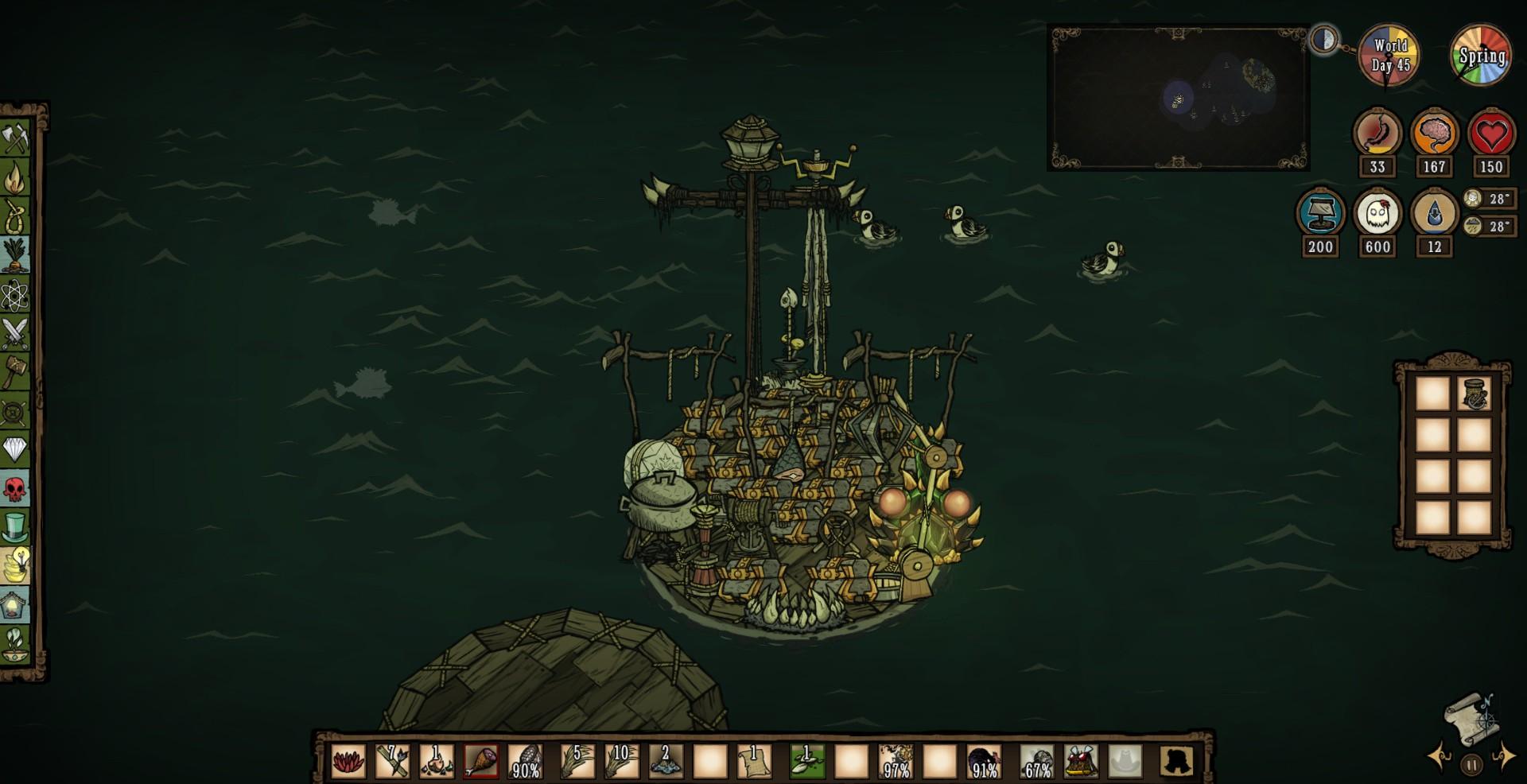Select the cut grass stack of 10
The height and width of the screenshot is (784, 1527).
621,761
